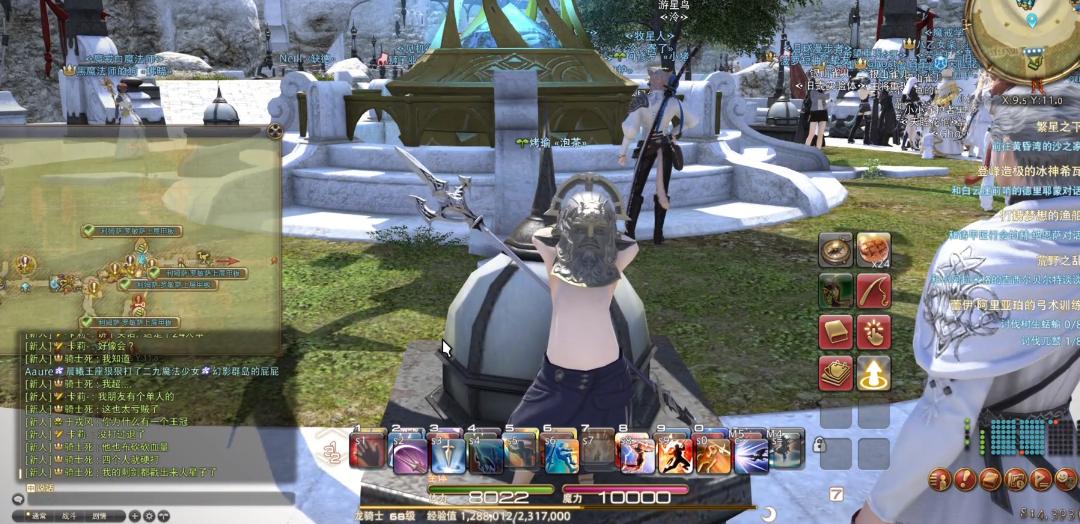Activate the purple spear slash in slot 2
Viewport: 1080px width, 524px height.
(x=409, y=454)
